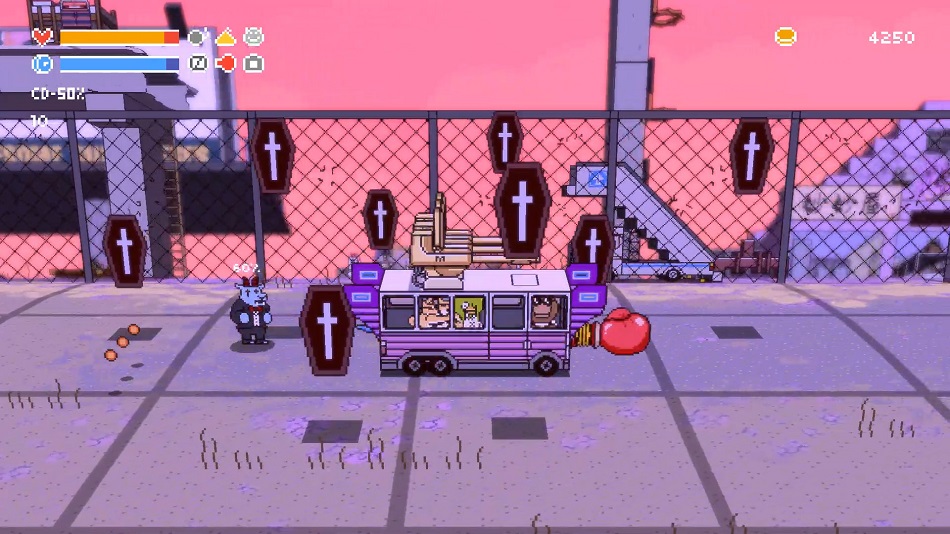Activate the red boxing glove ability
The width and height of the screenshot is (950, 534).
226,64
